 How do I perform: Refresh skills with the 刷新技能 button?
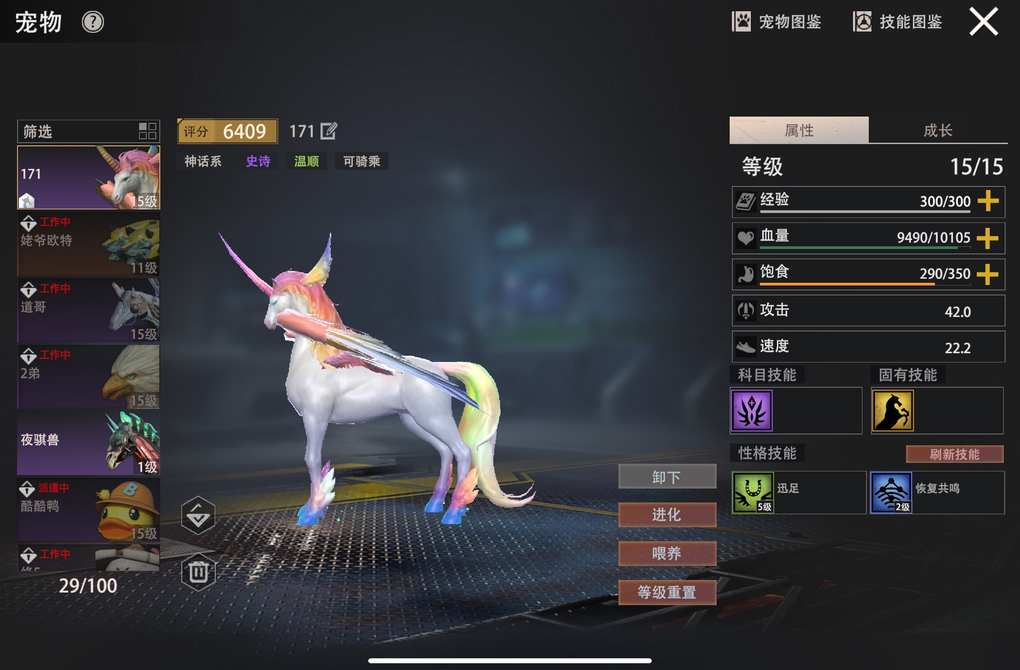click(954, 454)
